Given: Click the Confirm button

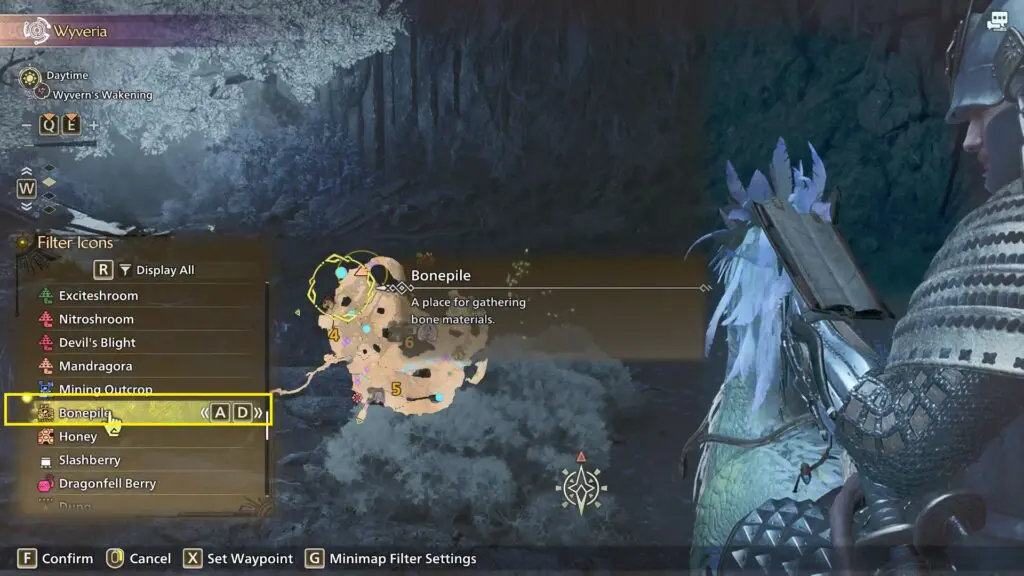Looking at the screenshot, I should (56, 559).
